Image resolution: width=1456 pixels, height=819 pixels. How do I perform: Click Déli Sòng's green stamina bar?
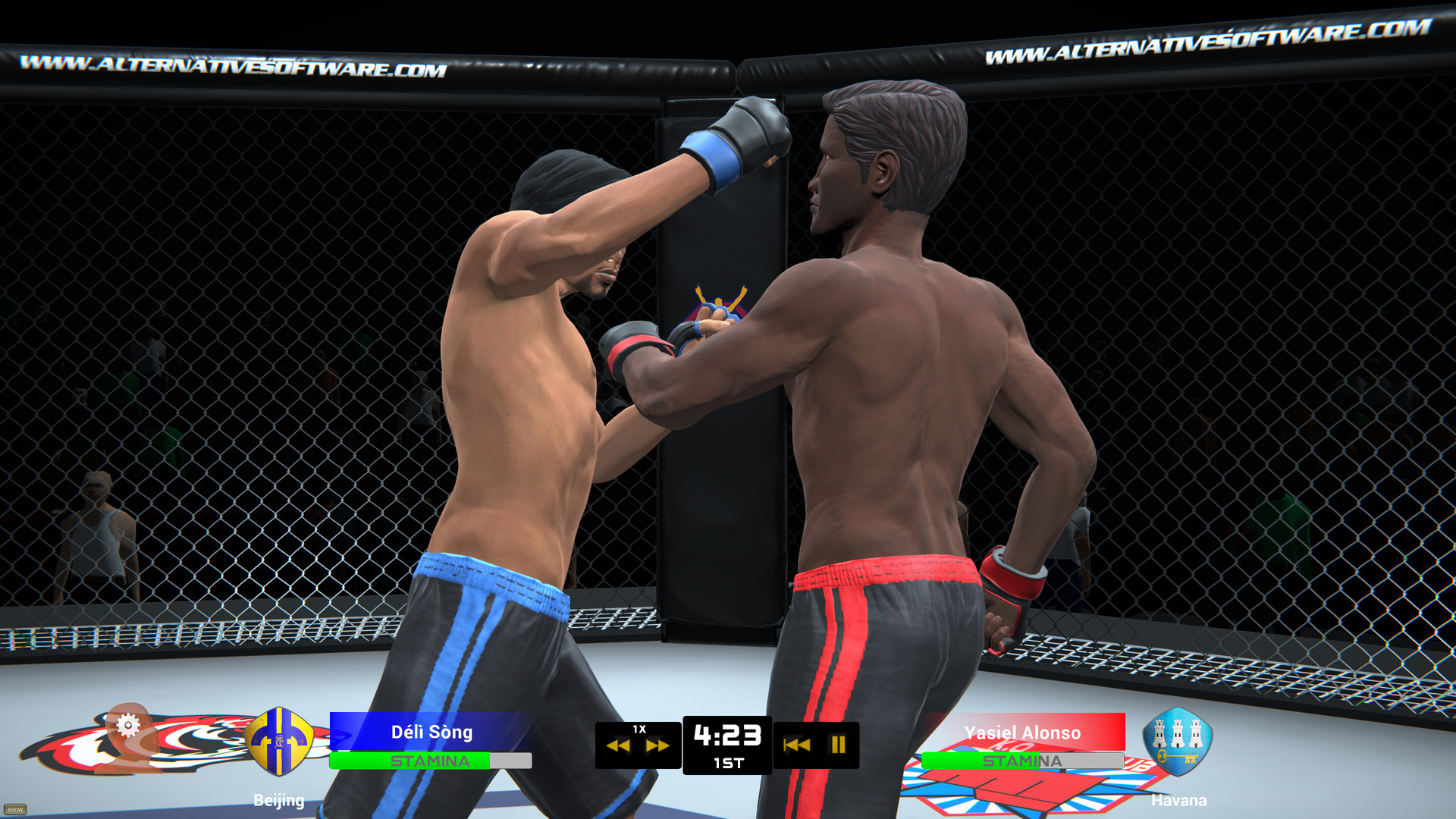click(x=409, y=760)
